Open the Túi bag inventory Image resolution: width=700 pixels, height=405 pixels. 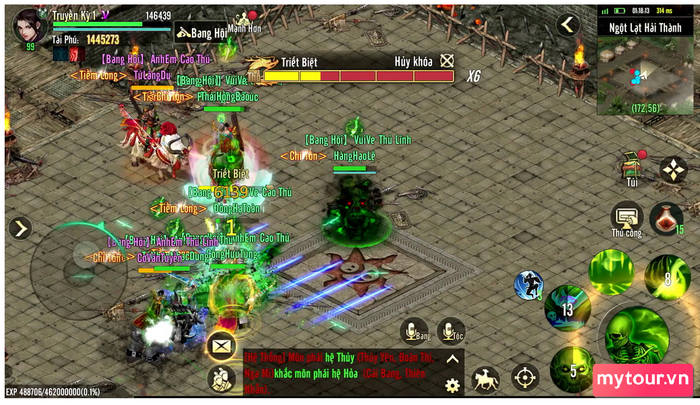click(630, 169)
